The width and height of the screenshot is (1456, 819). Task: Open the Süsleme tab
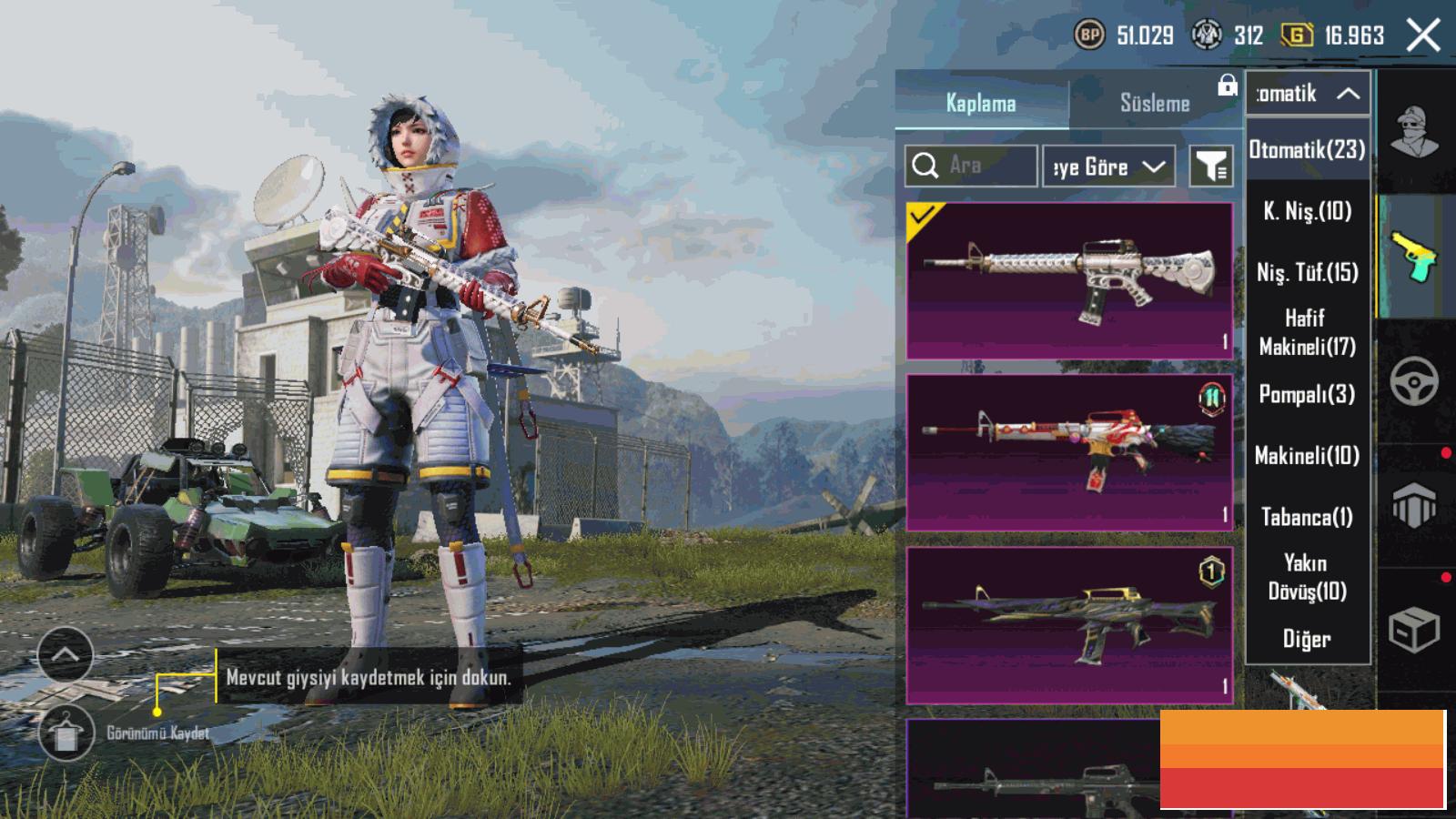(1154, 103)
